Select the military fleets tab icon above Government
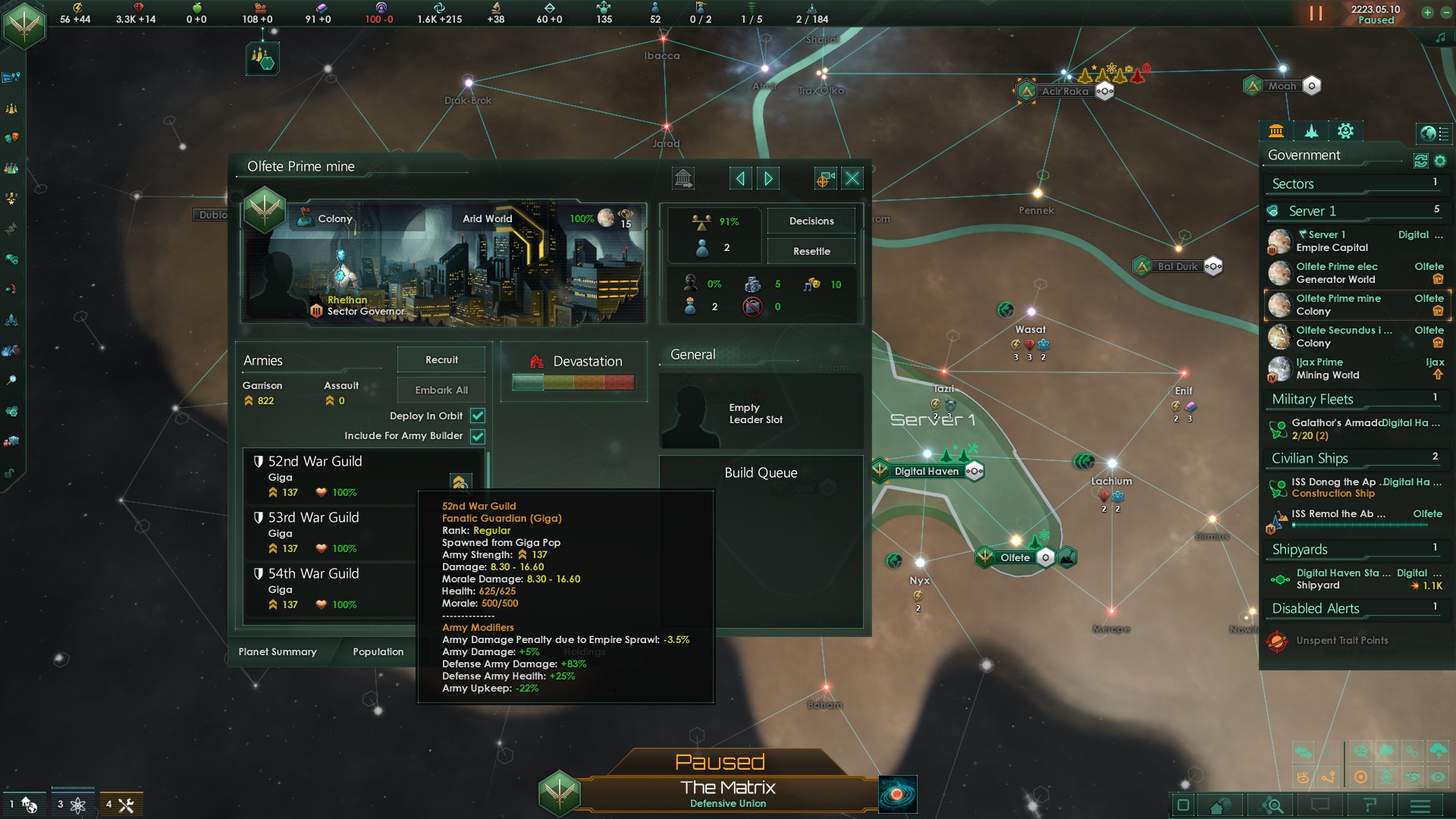Screen dimensions: 1456x819 coord(1311,132)
